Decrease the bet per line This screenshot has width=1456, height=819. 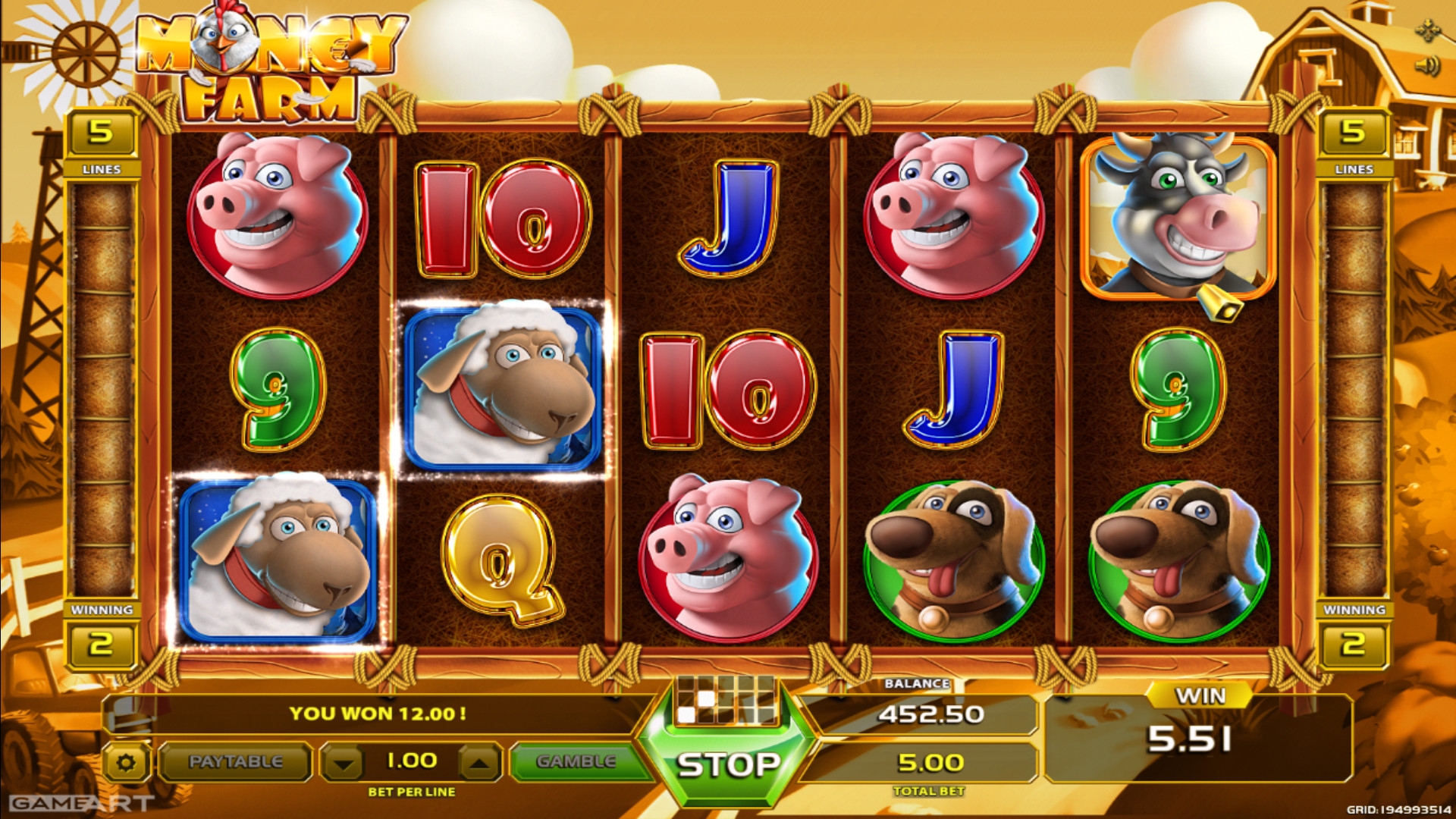tap(344, 763)
